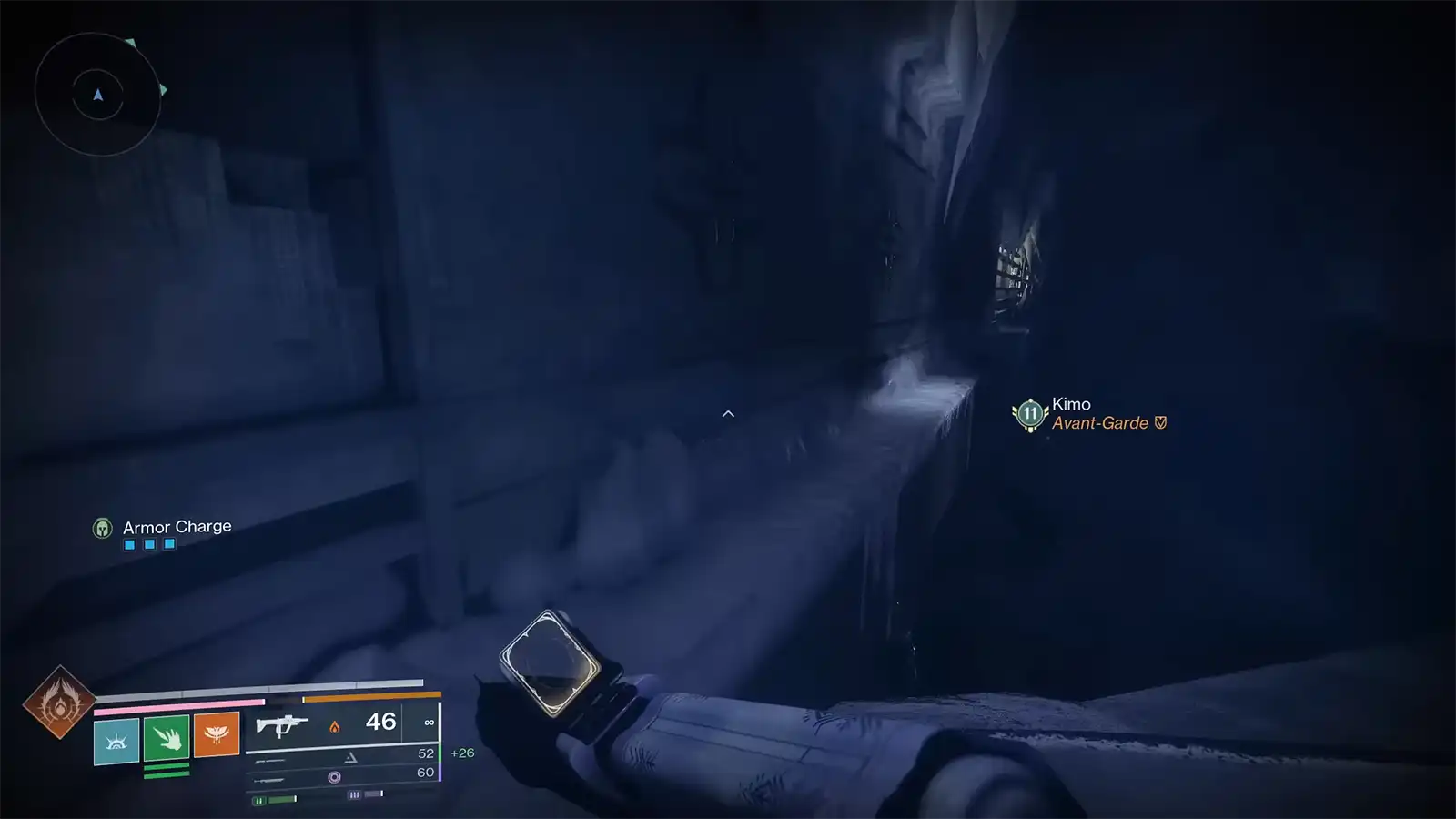The image size is (1456, 819).
Task: Activate the green healing grenade icon
Action: pos(165,736)
